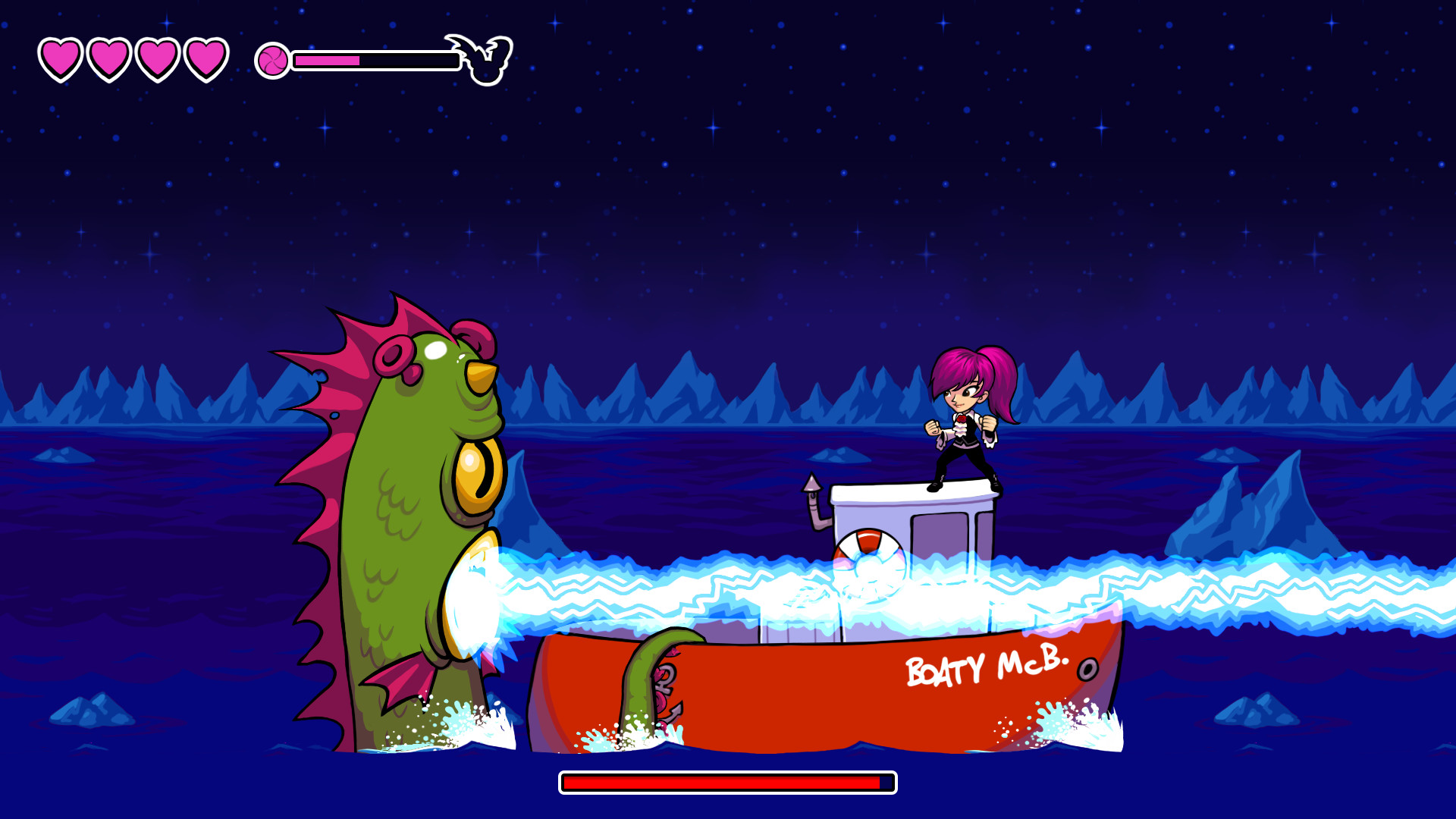Click the anchor mast on Boaty McB.
Image resolution: width=1456 pixels, height=819 pixels.
pos(811,487)
